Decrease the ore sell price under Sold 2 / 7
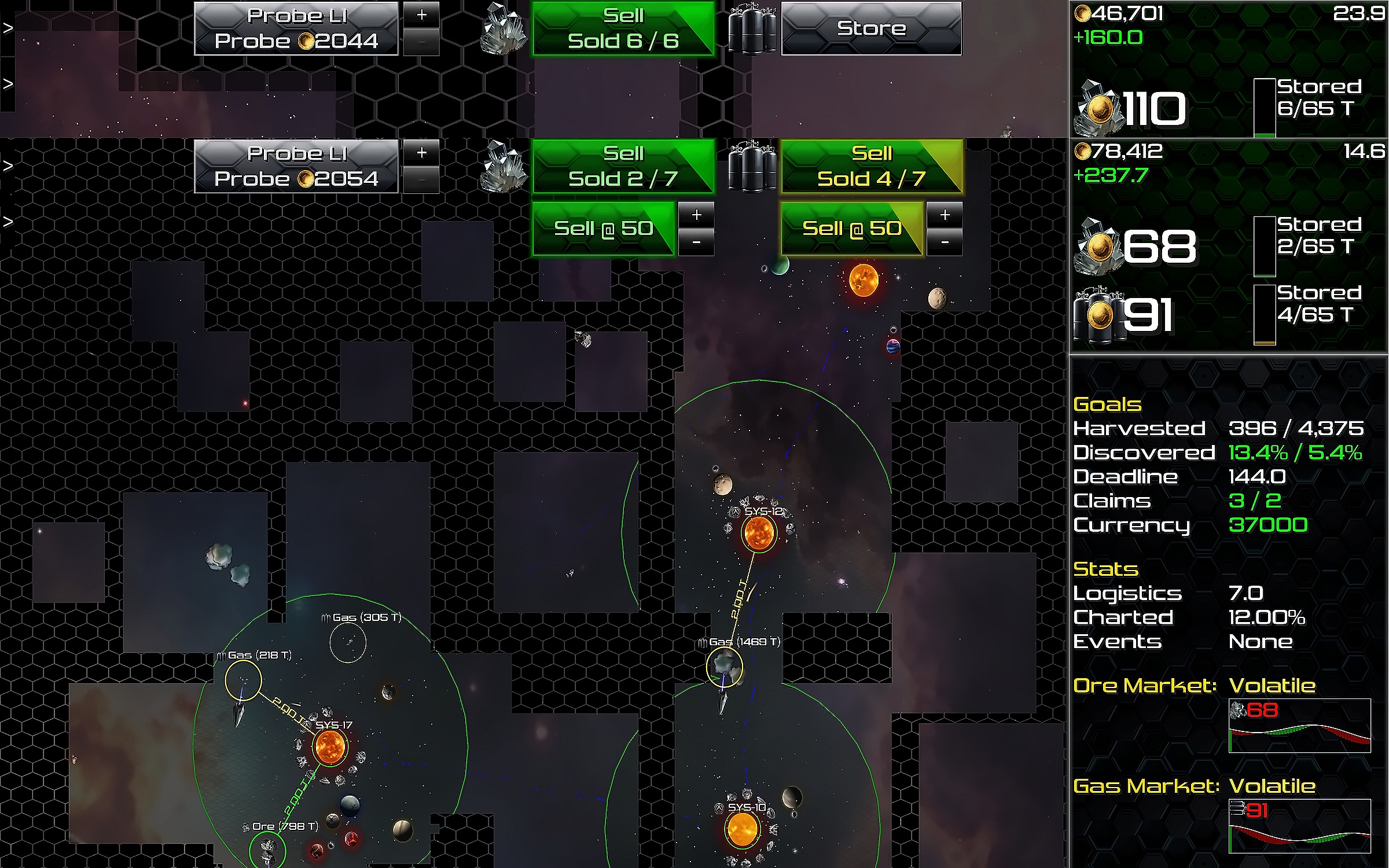Image resolution: width=1389 pixels, height=868 pixels. (696, 242)
